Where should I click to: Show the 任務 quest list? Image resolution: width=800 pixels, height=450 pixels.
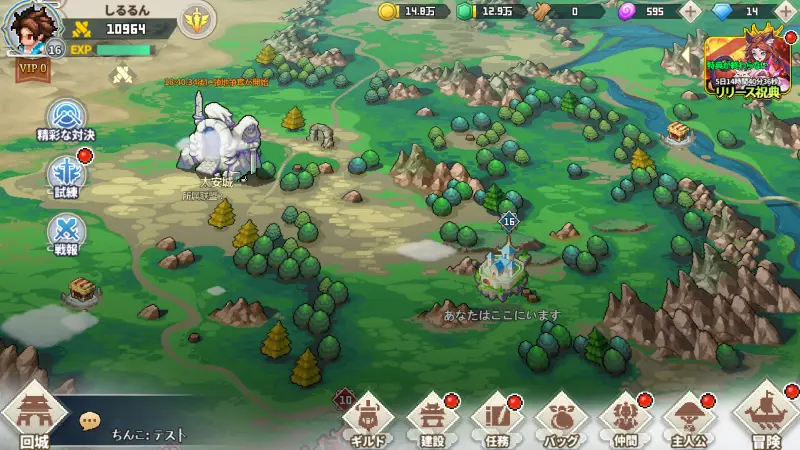497,420
